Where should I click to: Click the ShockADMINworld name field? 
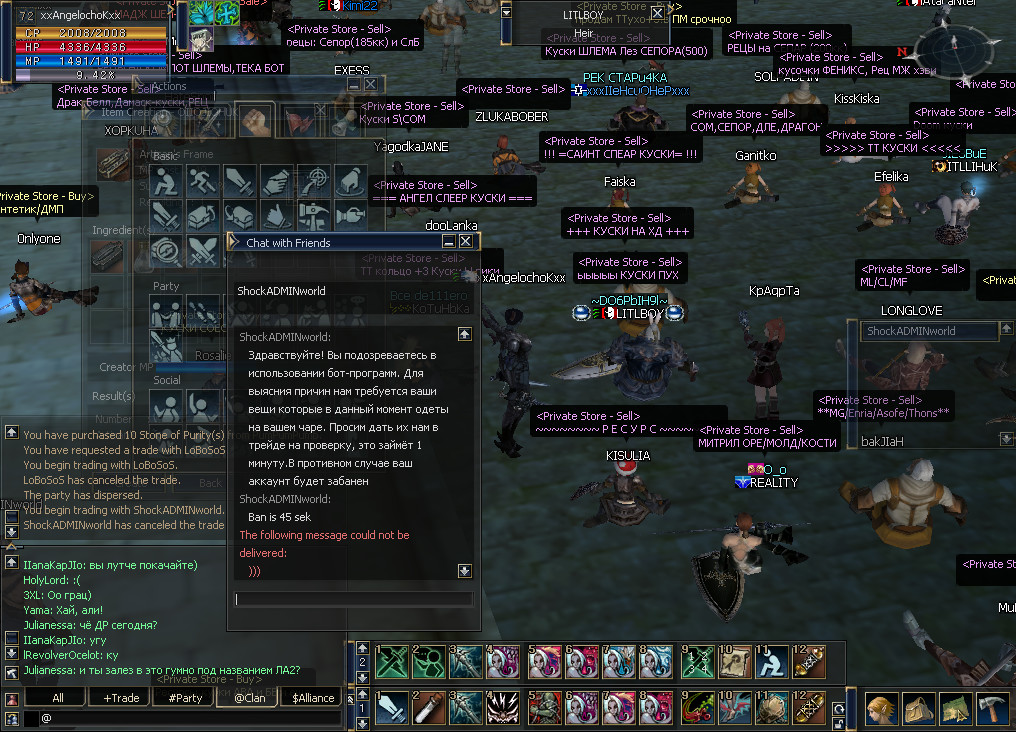point(930,331)
